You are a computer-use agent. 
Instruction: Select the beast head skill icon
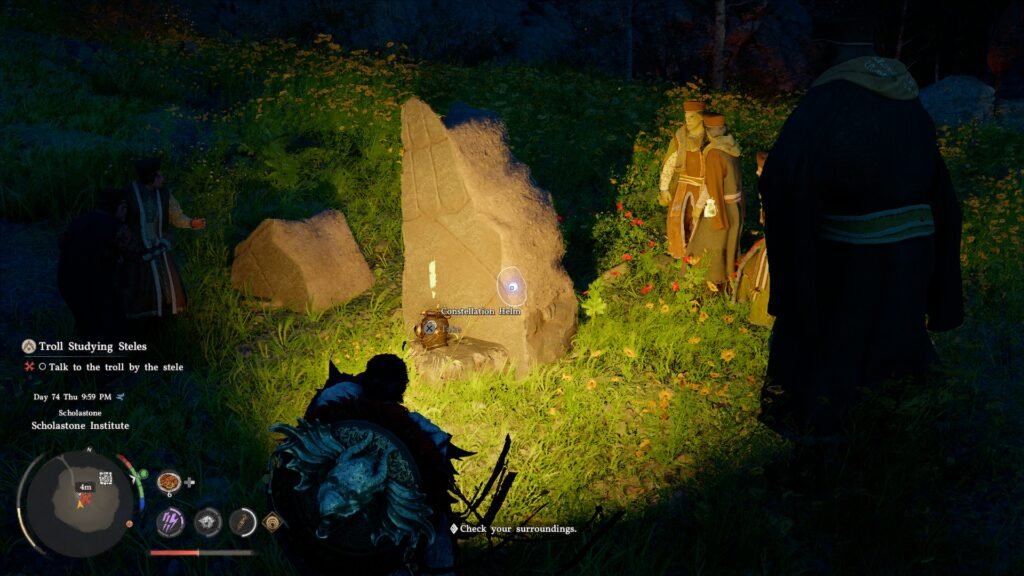pyautogui.click(x=207, y=521)
